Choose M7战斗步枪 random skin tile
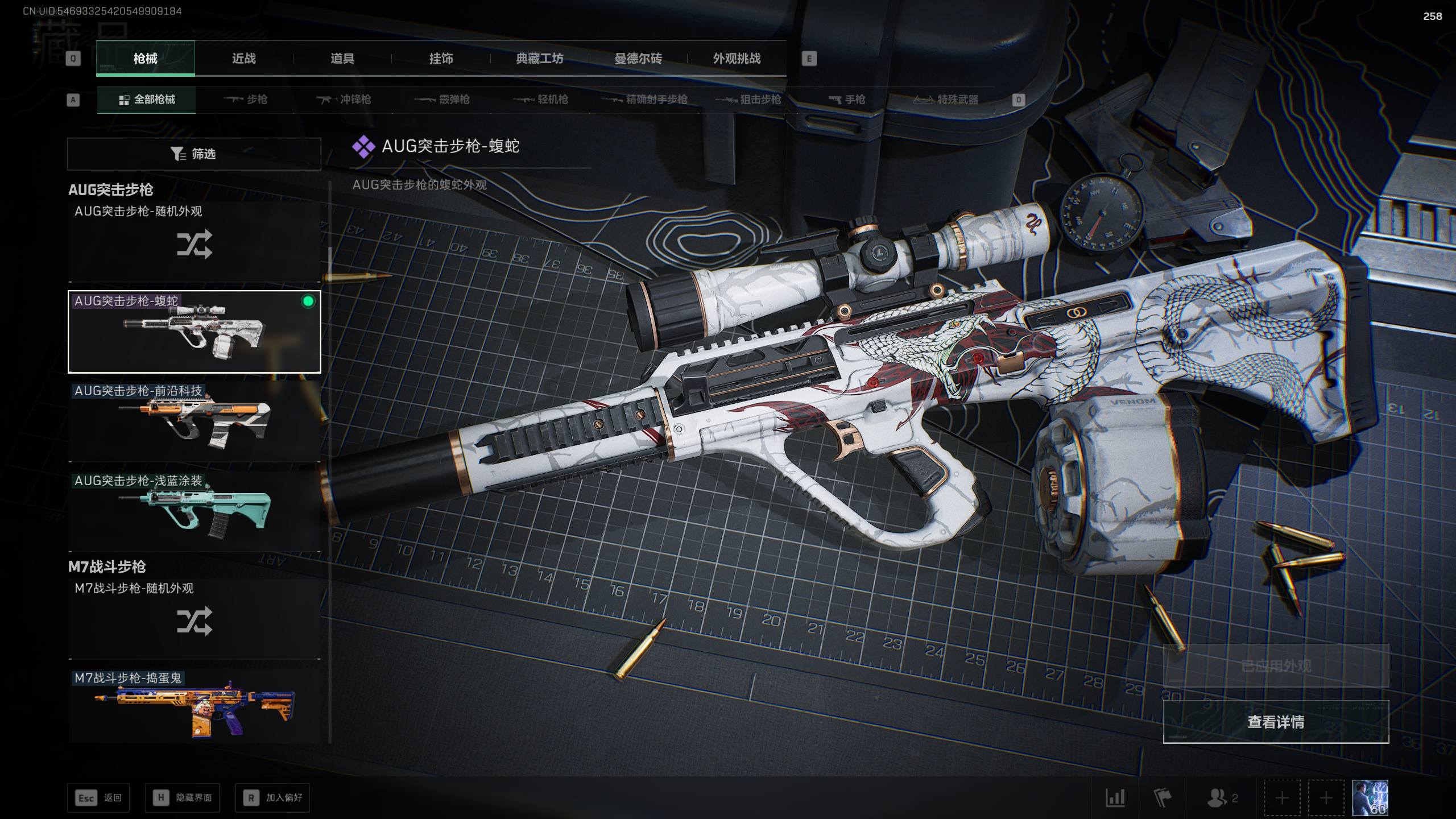The image size is (1456, 819). [194, 619]
